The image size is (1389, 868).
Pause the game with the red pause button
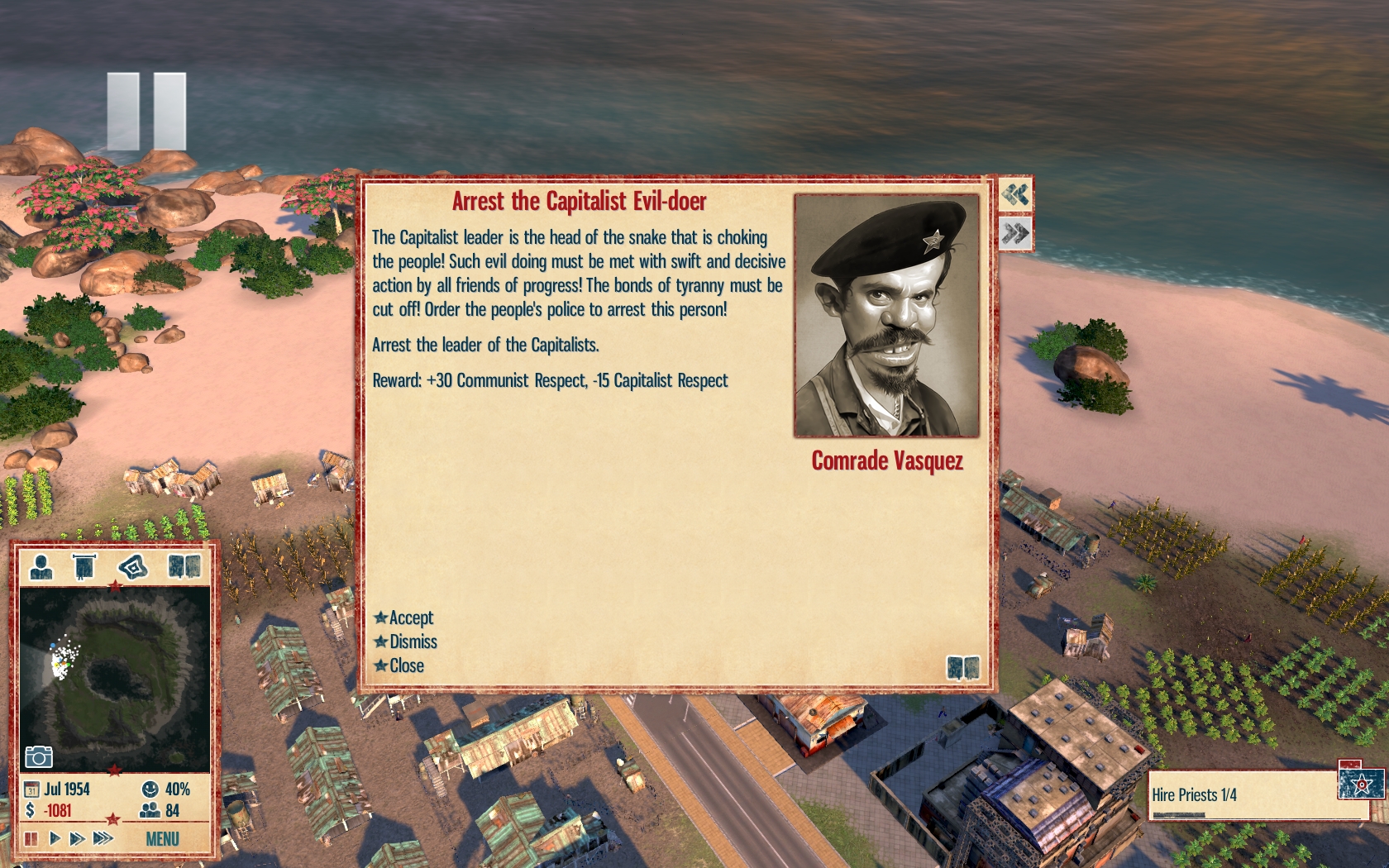tap(31, 838)
